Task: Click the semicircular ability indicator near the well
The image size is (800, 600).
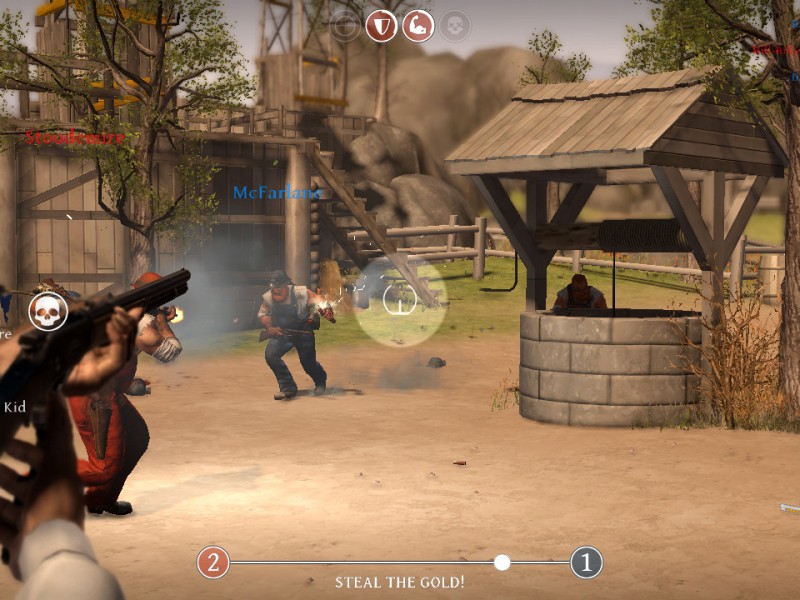Action: coord(400,297)
